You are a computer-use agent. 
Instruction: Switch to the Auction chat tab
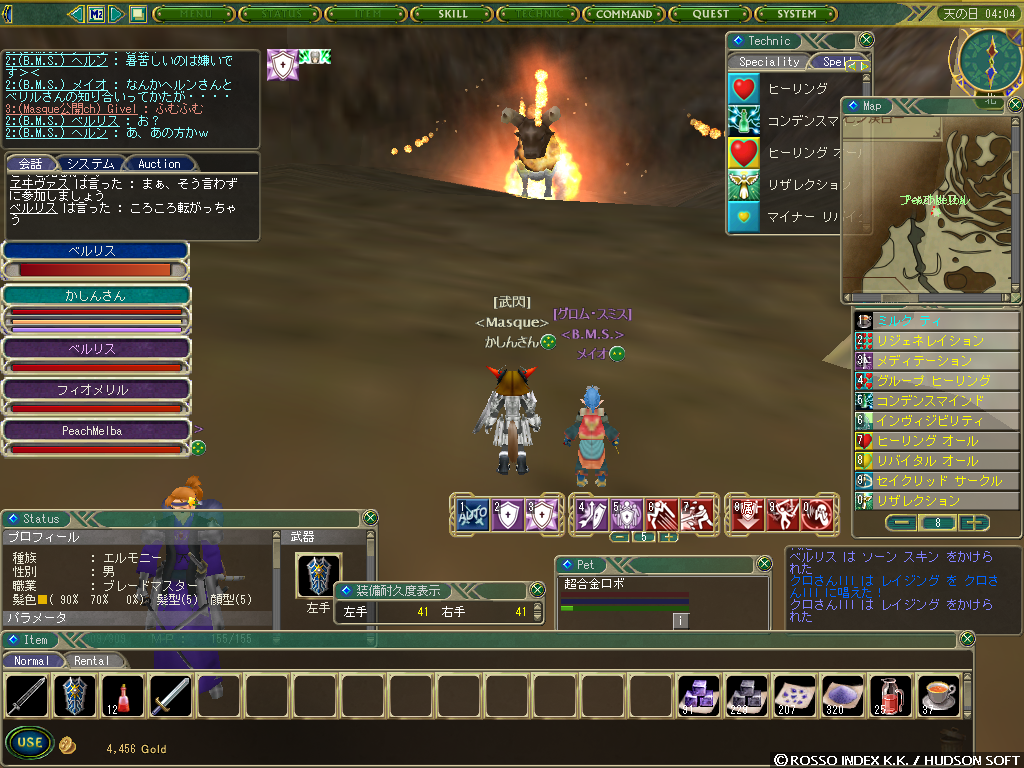click(159, 164)
